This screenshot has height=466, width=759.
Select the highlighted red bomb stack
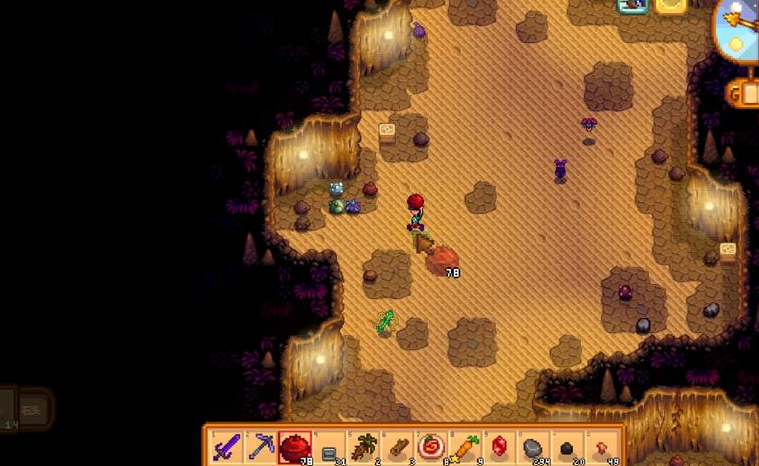[x=295, y=447]
